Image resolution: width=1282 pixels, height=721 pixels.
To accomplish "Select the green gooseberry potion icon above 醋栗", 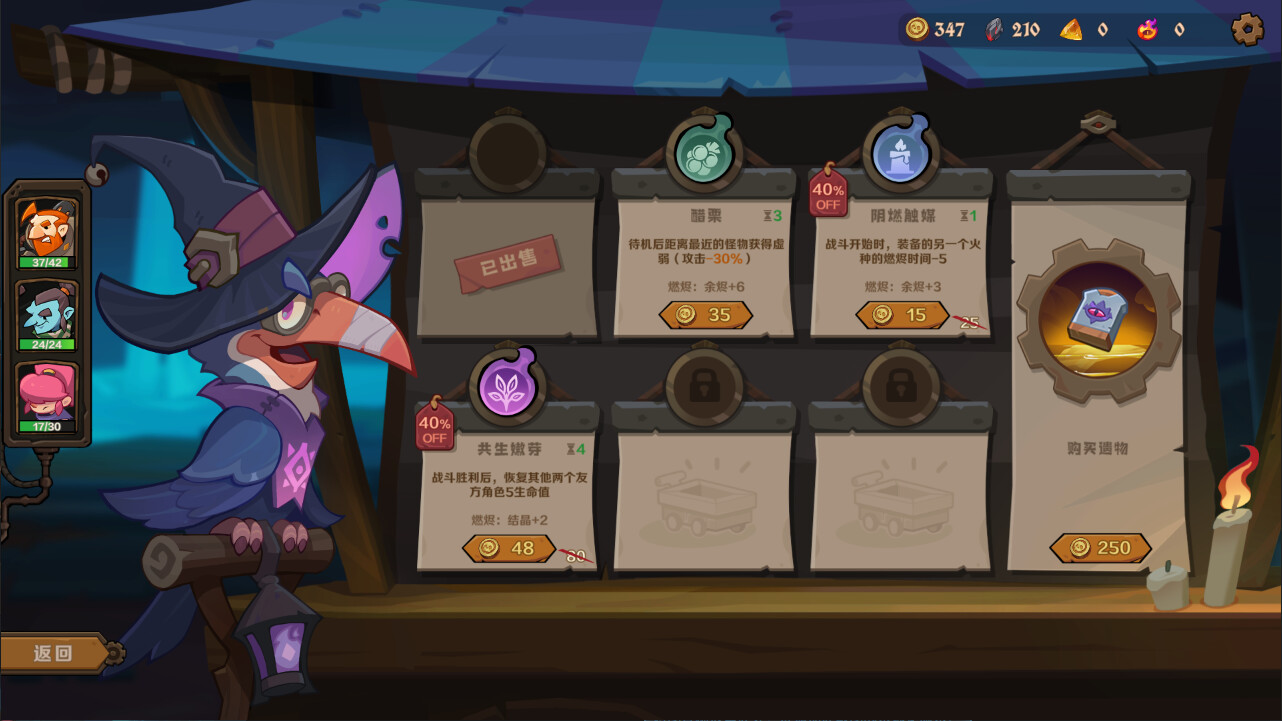I will (703, 152).
